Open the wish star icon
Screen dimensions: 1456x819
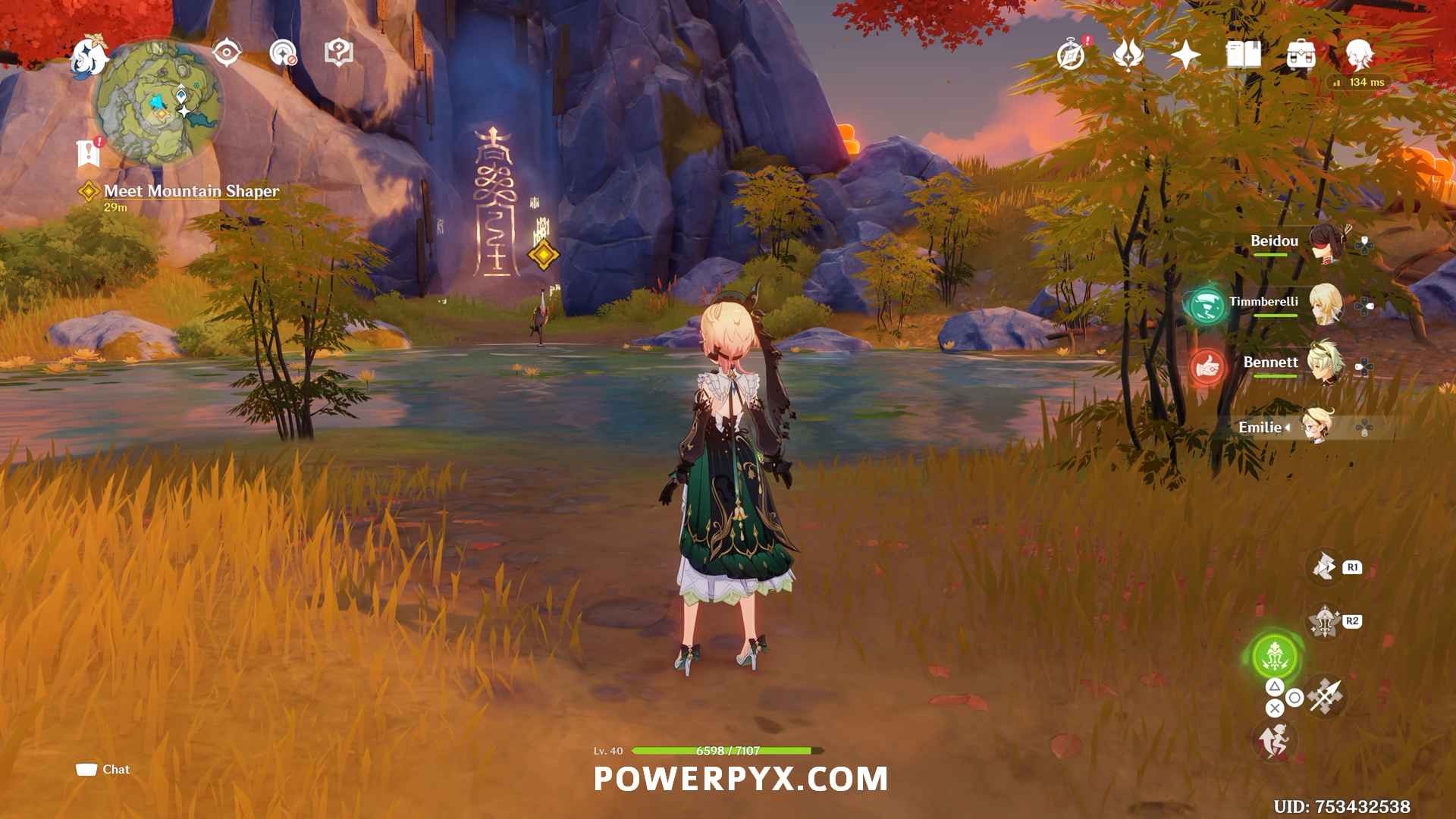1185,55
